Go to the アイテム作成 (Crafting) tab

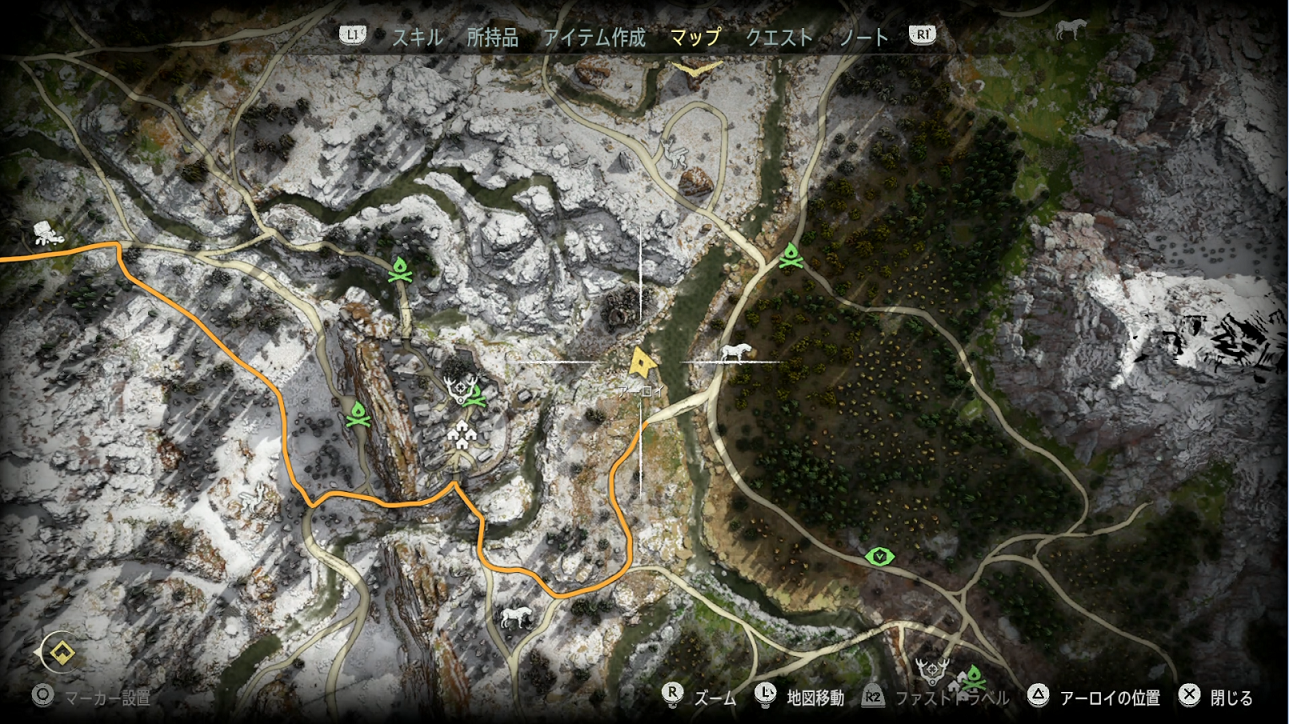[594, 38]
